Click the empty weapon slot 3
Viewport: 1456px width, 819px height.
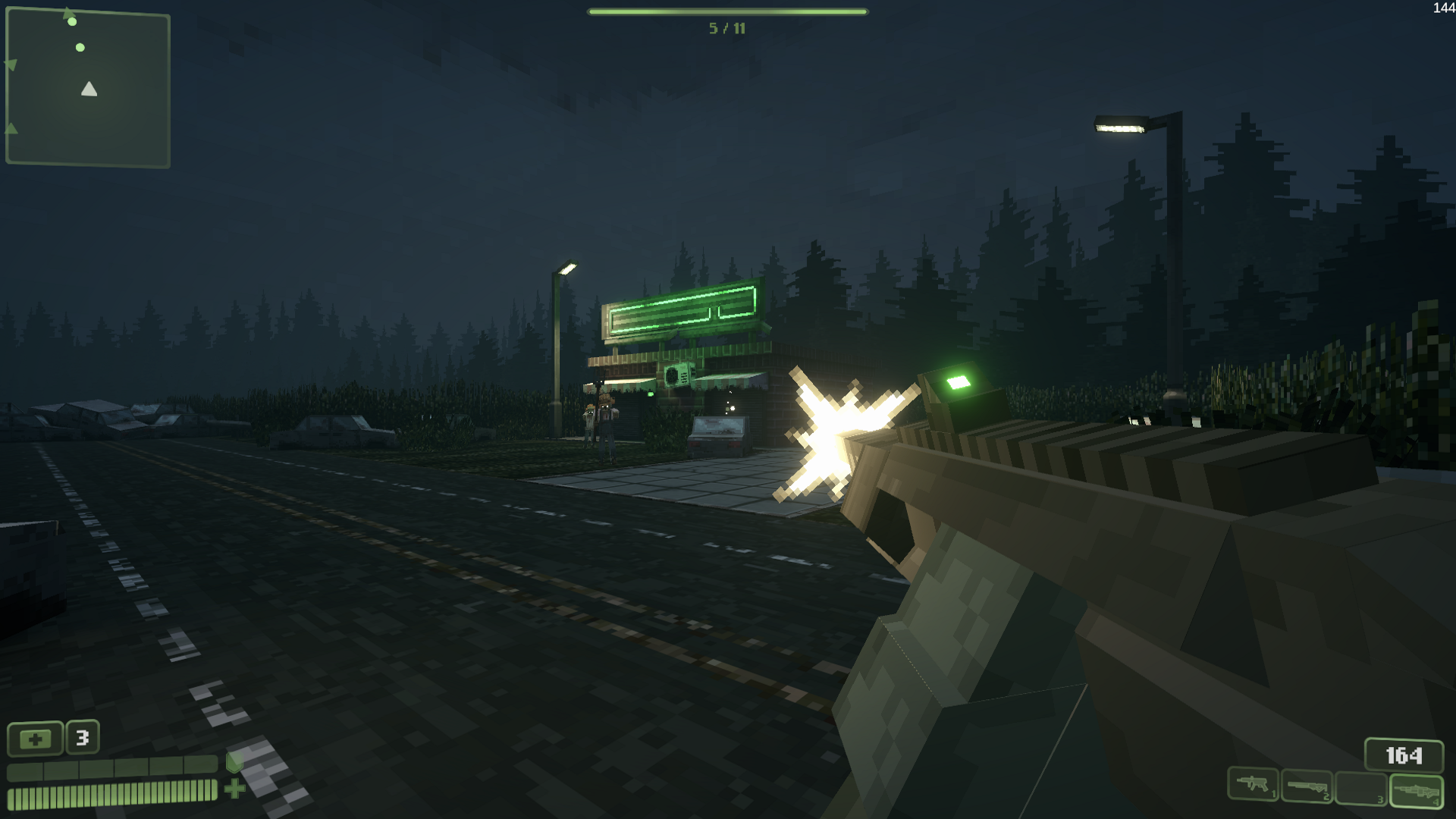tap(1360, 786)
